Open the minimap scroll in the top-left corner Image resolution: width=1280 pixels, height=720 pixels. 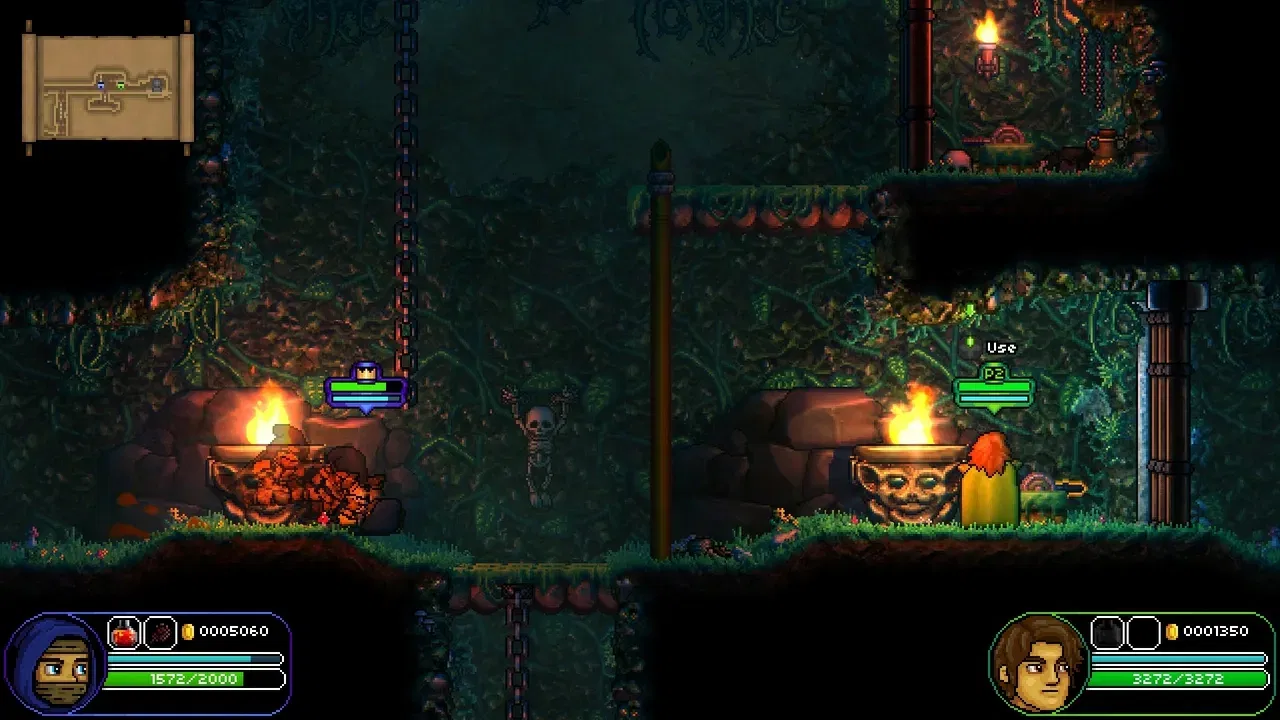click(105, 80)
